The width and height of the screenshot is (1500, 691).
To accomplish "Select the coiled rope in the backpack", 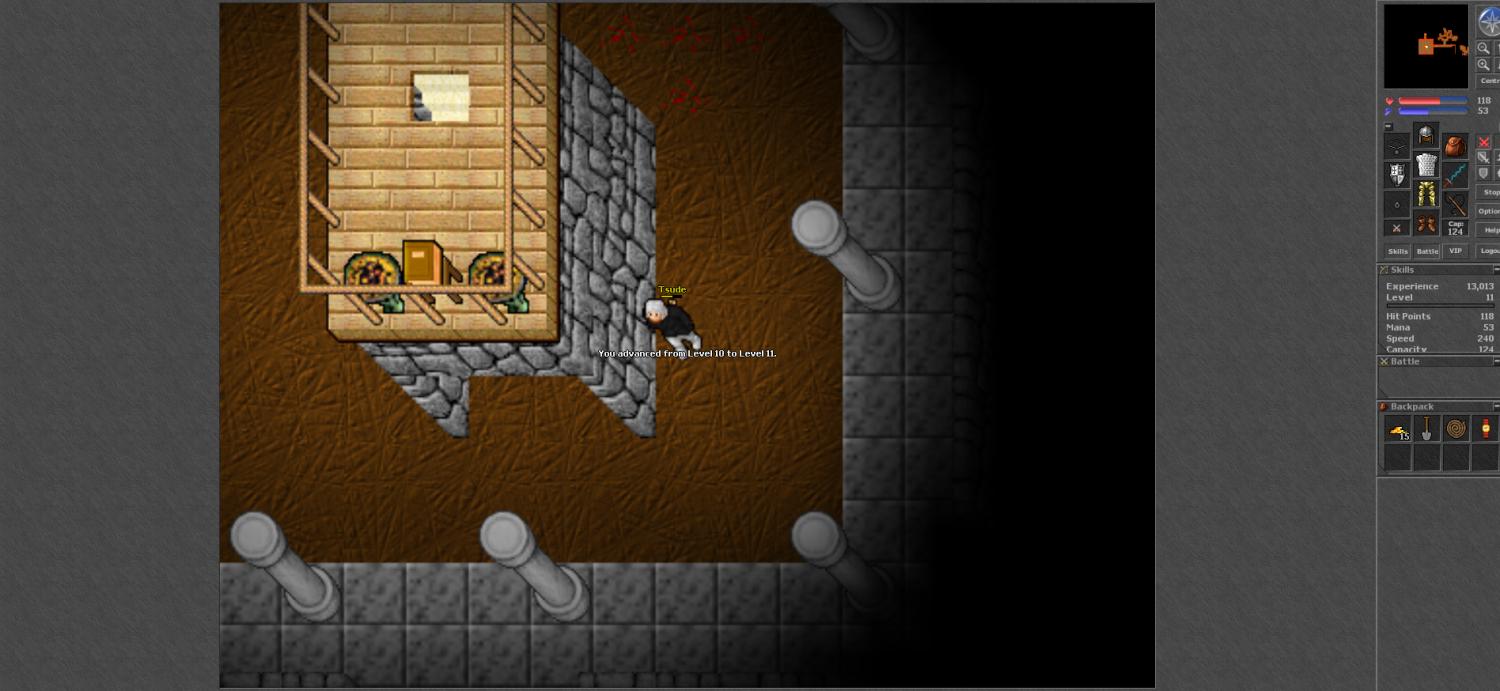I will pyautogui.click(x=1456, y=429).
